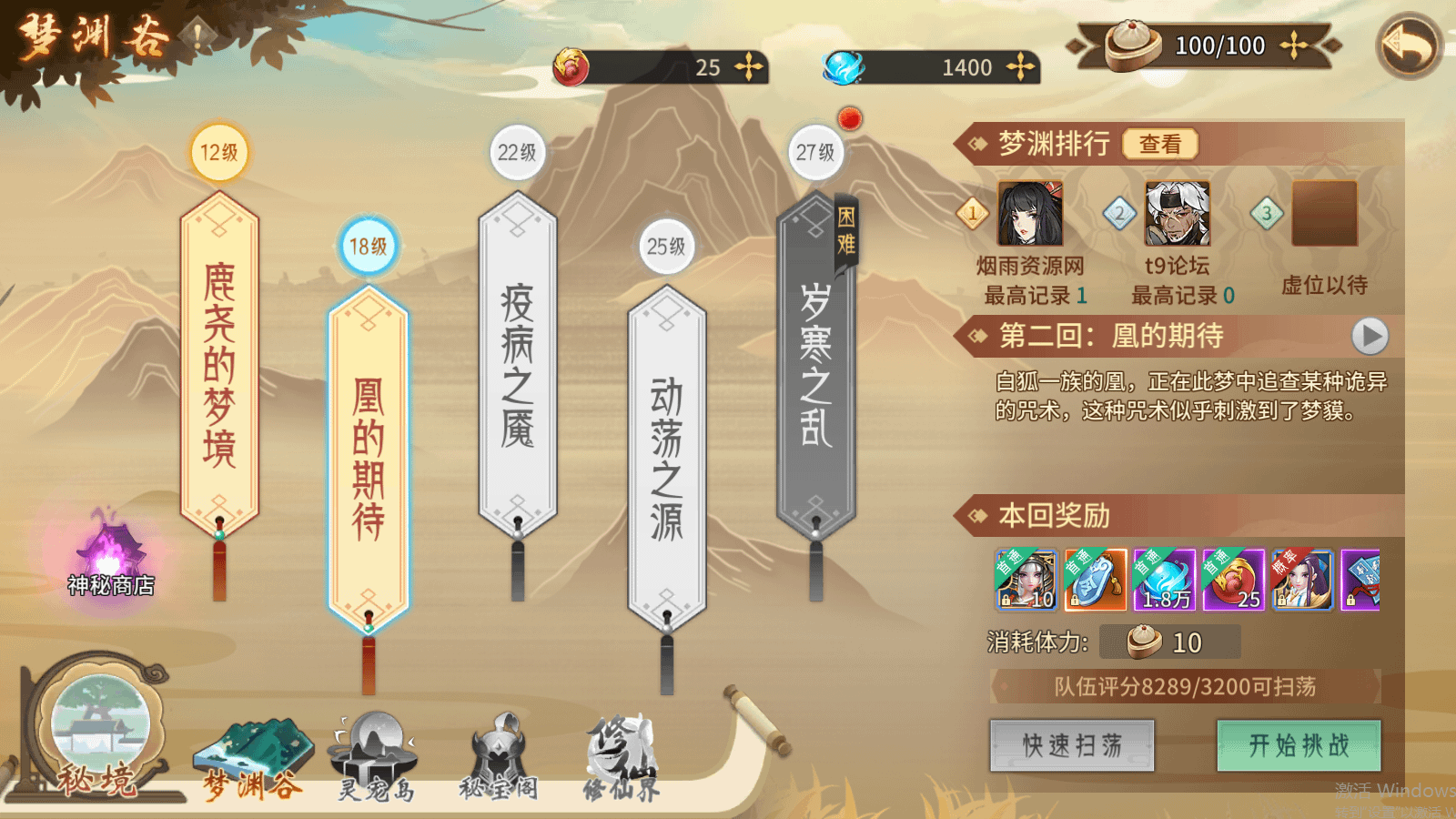Image resolution: width=1456 pixels, height=819 pixels.
Task: Select the 麂尧的梦境 stage banner
Action: 219,364
